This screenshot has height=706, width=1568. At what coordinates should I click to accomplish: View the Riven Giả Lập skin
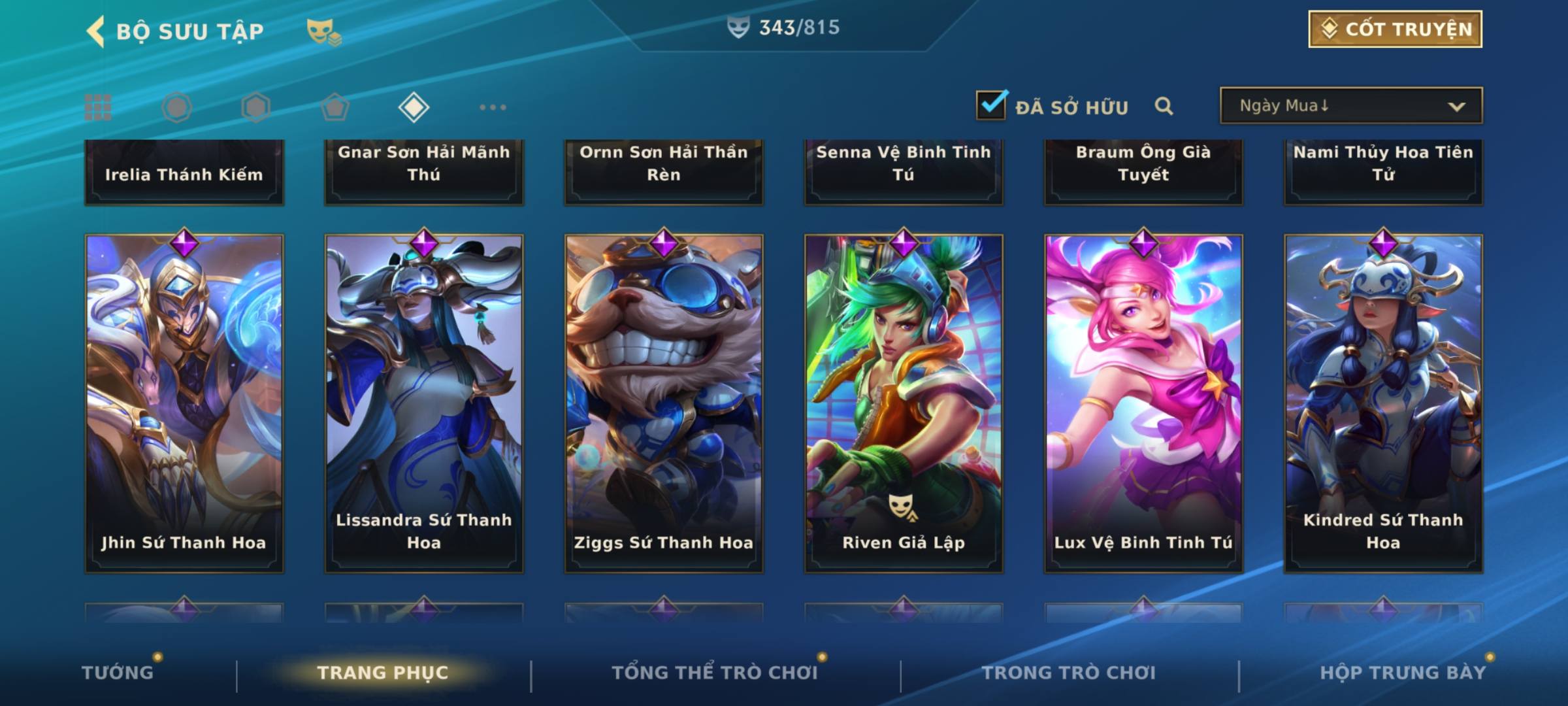pos(904,403)
